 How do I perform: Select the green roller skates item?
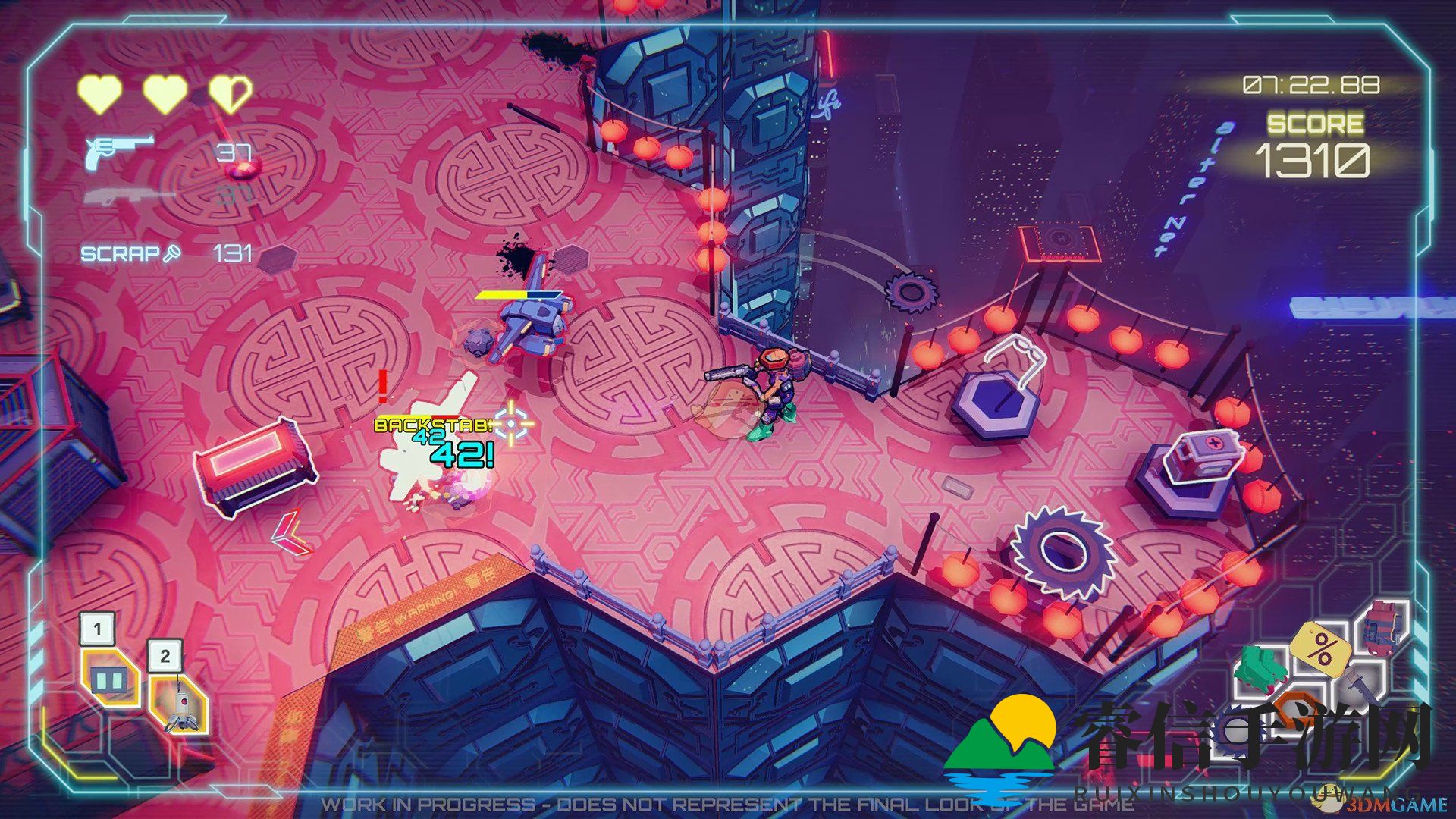point(1260,668)
